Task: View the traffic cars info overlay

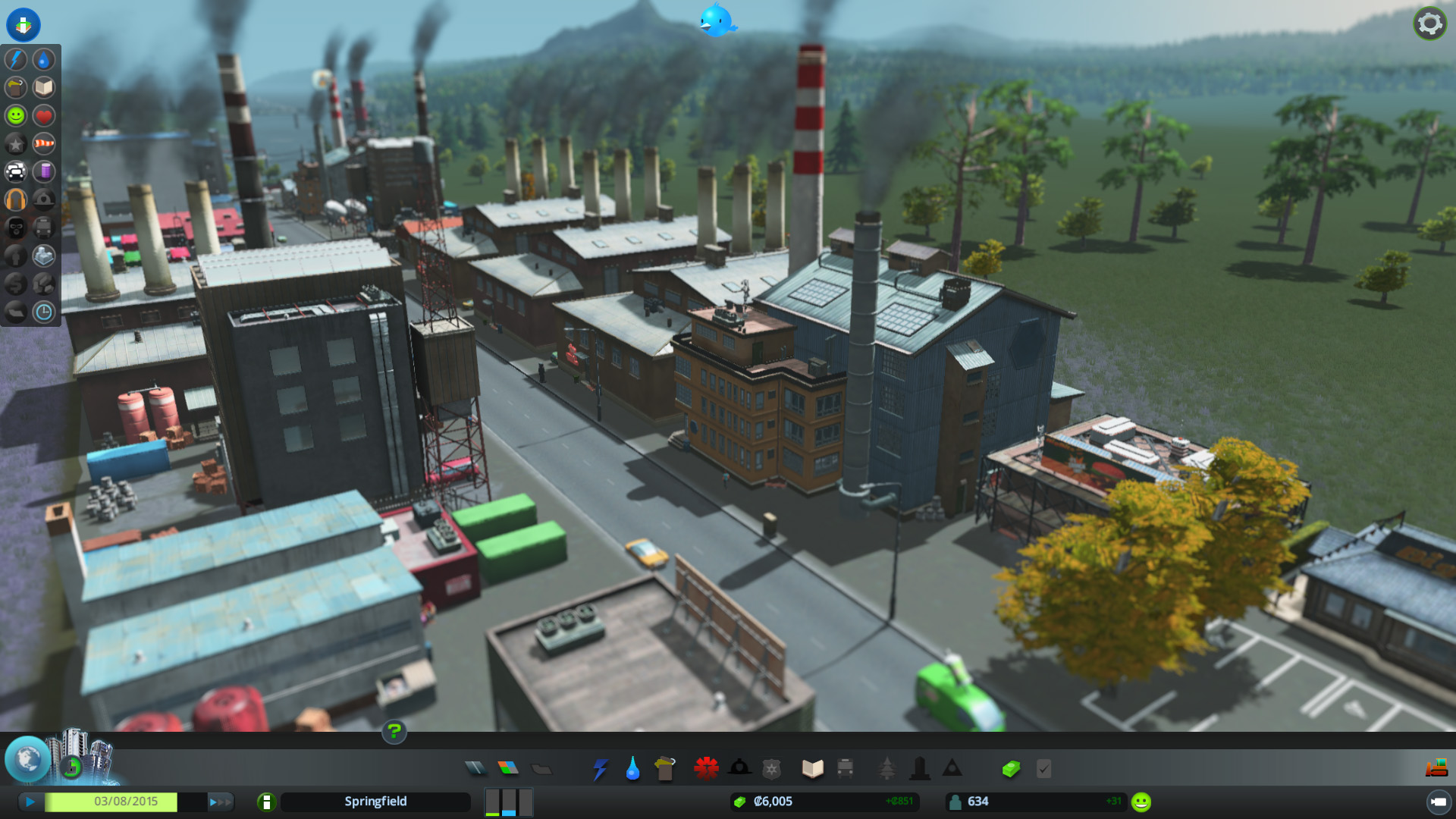Action: pyautogui.click(x=16, y=172)
